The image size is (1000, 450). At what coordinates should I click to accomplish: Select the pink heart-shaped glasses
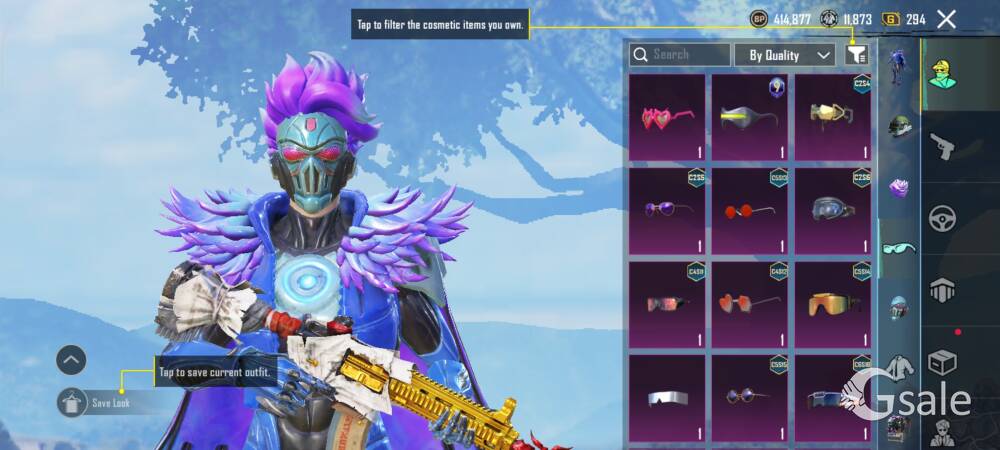667,117
